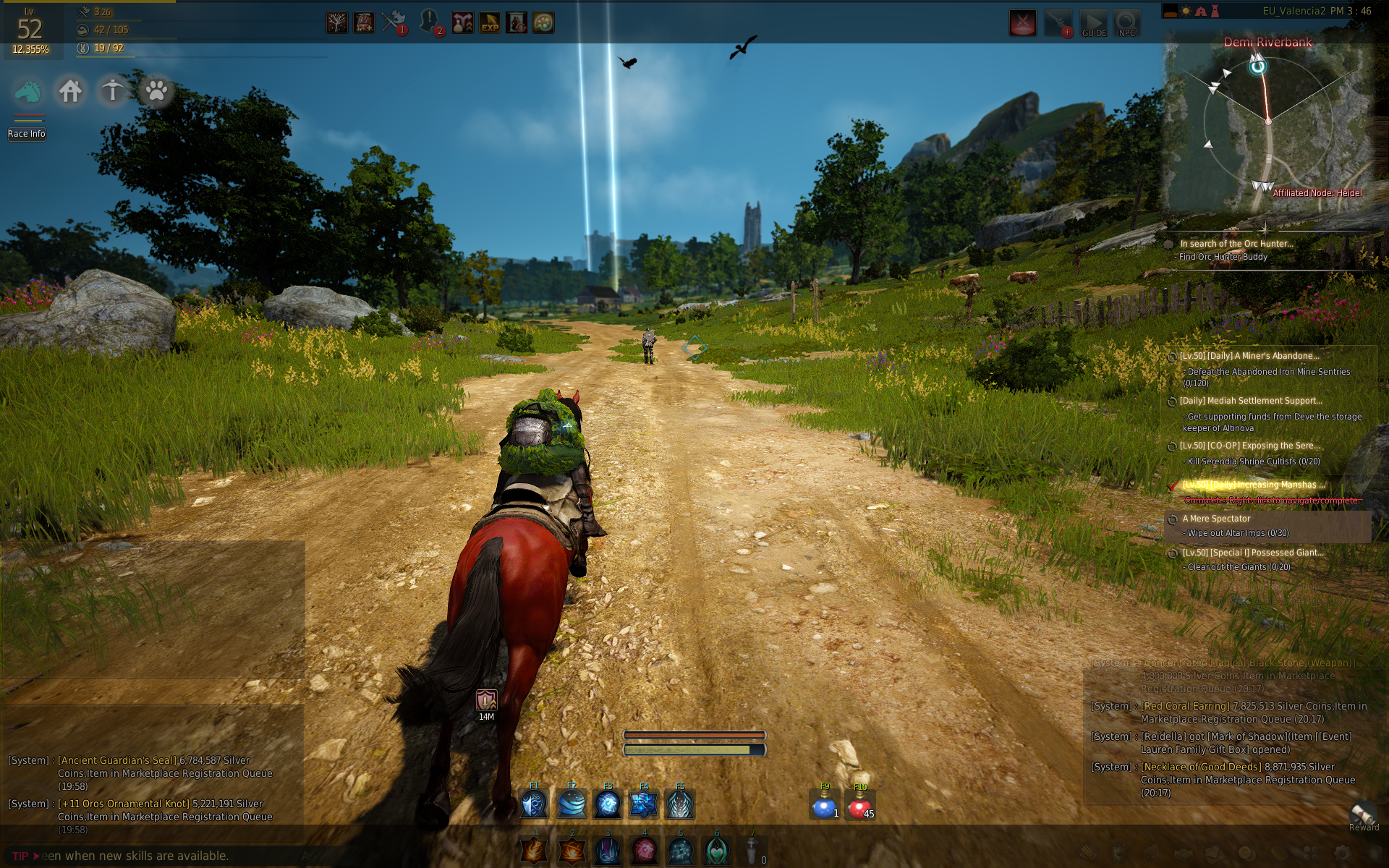Activate the green heart skill in slot 6
Viewport: 1389px width, 868px height.
pos(716,851)
